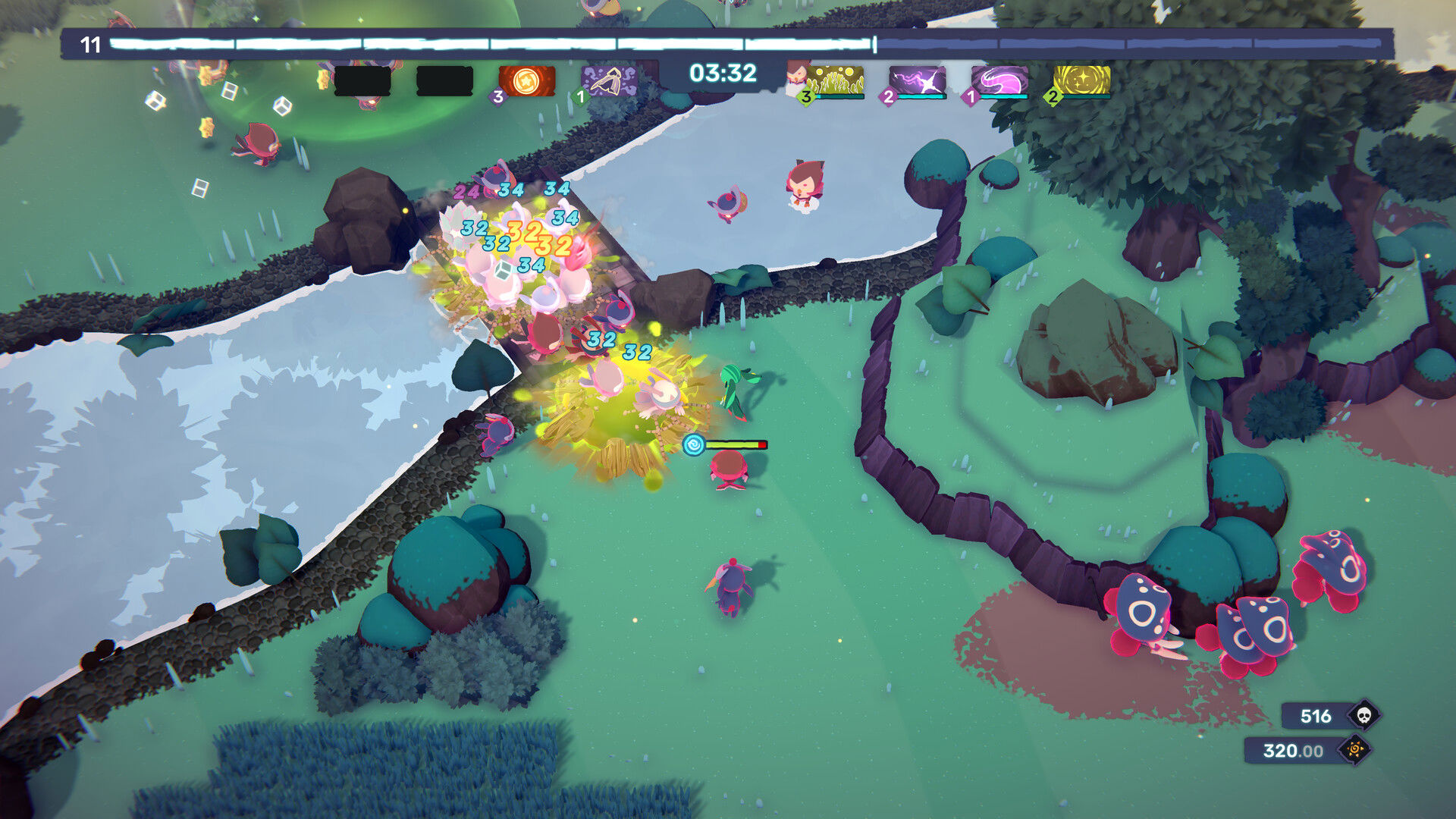Viewport: 1456px width, 819px height.
Task: Select the purple shooting star ability
Action: point(917,79)
